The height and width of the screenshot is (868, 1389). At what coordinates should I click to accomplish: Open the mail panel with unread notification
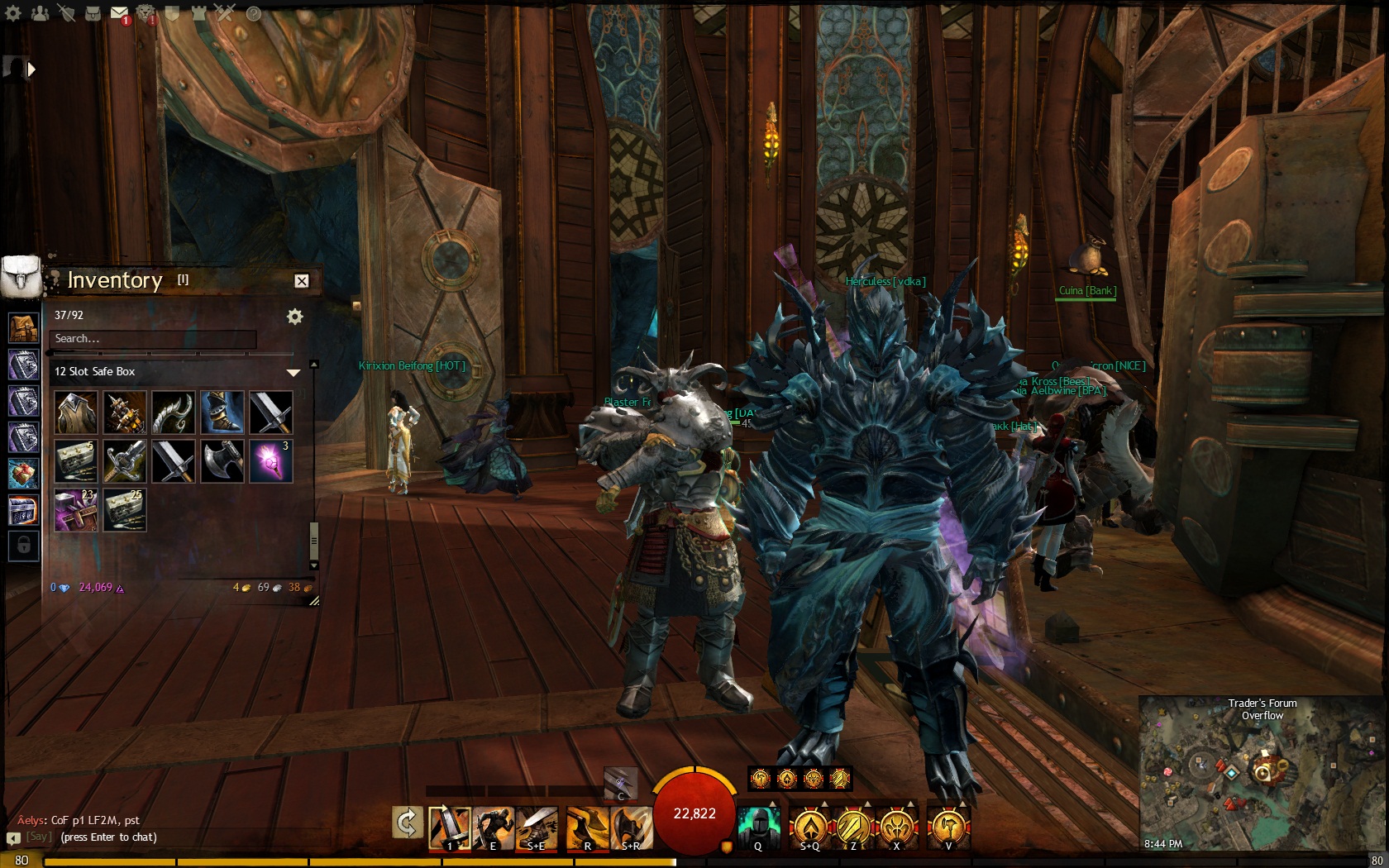(x=120, y=13)
